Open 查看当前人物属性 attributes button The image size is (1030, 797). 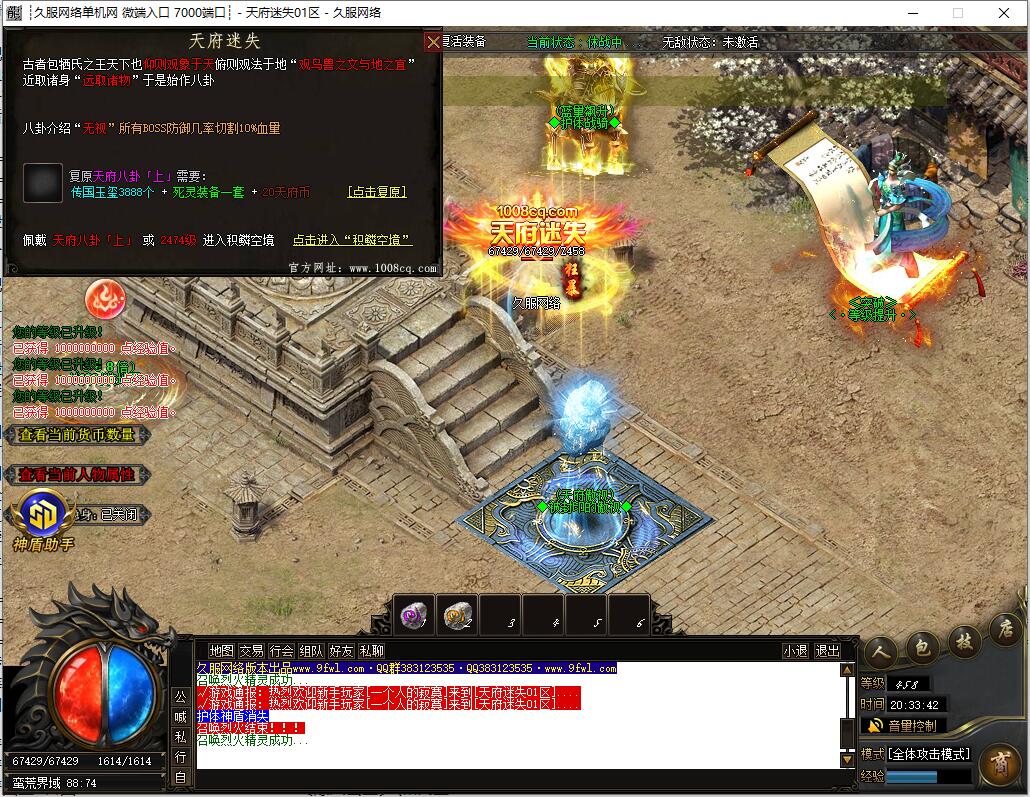77,475
